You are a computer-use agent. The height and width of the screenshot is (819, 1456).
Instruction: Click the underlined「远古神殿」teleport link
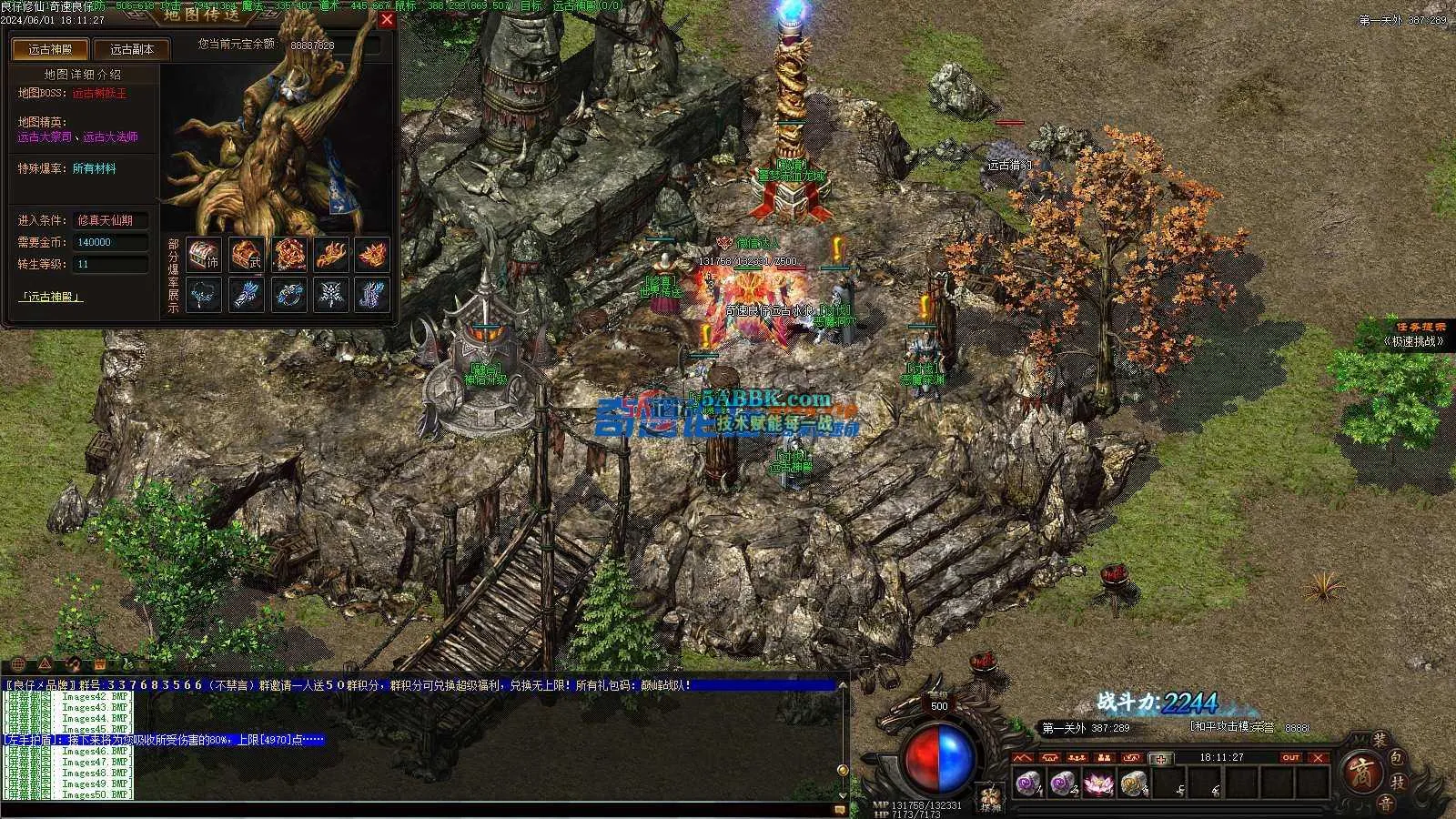click(x=51, y=297)
